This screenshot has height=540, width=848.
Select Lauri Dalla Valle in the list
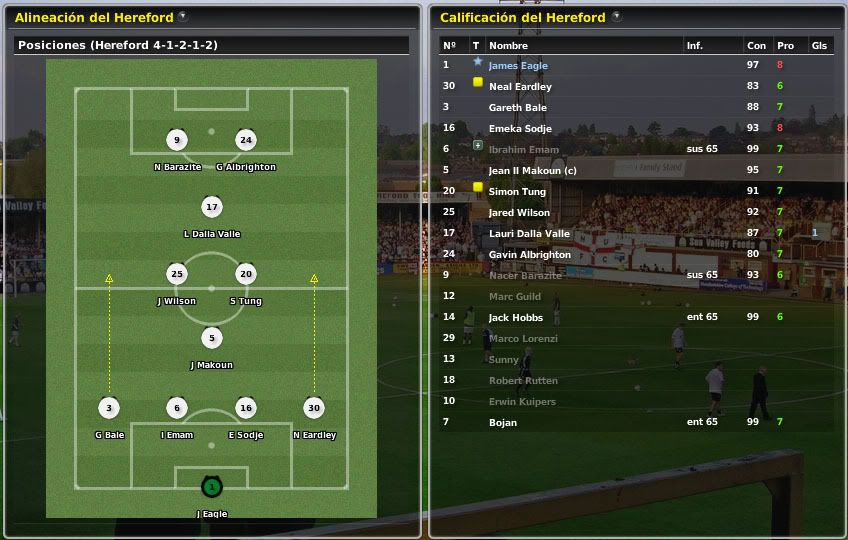click(529, 233)
